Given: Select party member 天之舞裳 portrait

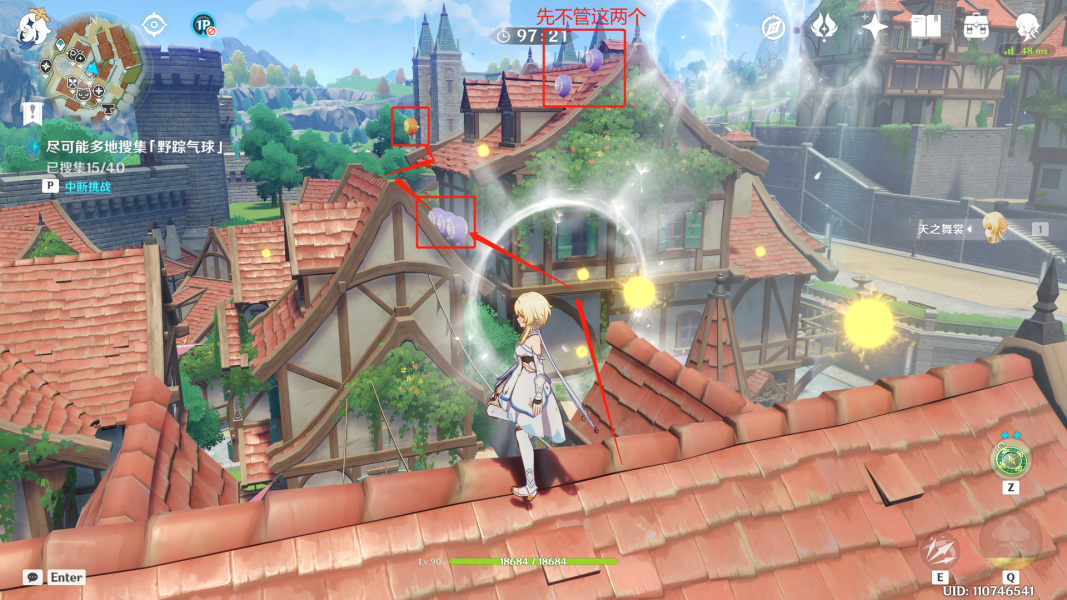Looking at the screenshot, I should pos(993,228).
